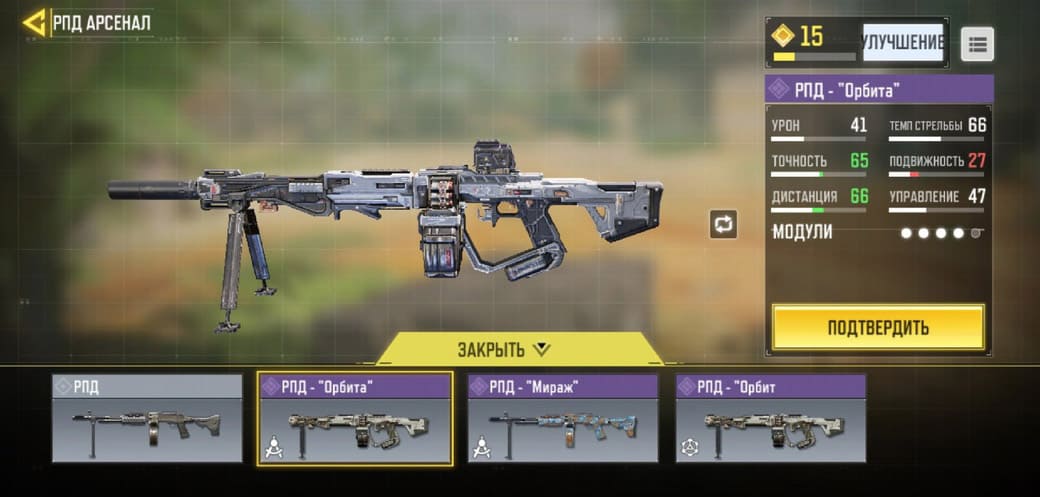The image size is (1040, 497).
Task: Tap the swap arrows icon
Action: (x=723, y=224)
